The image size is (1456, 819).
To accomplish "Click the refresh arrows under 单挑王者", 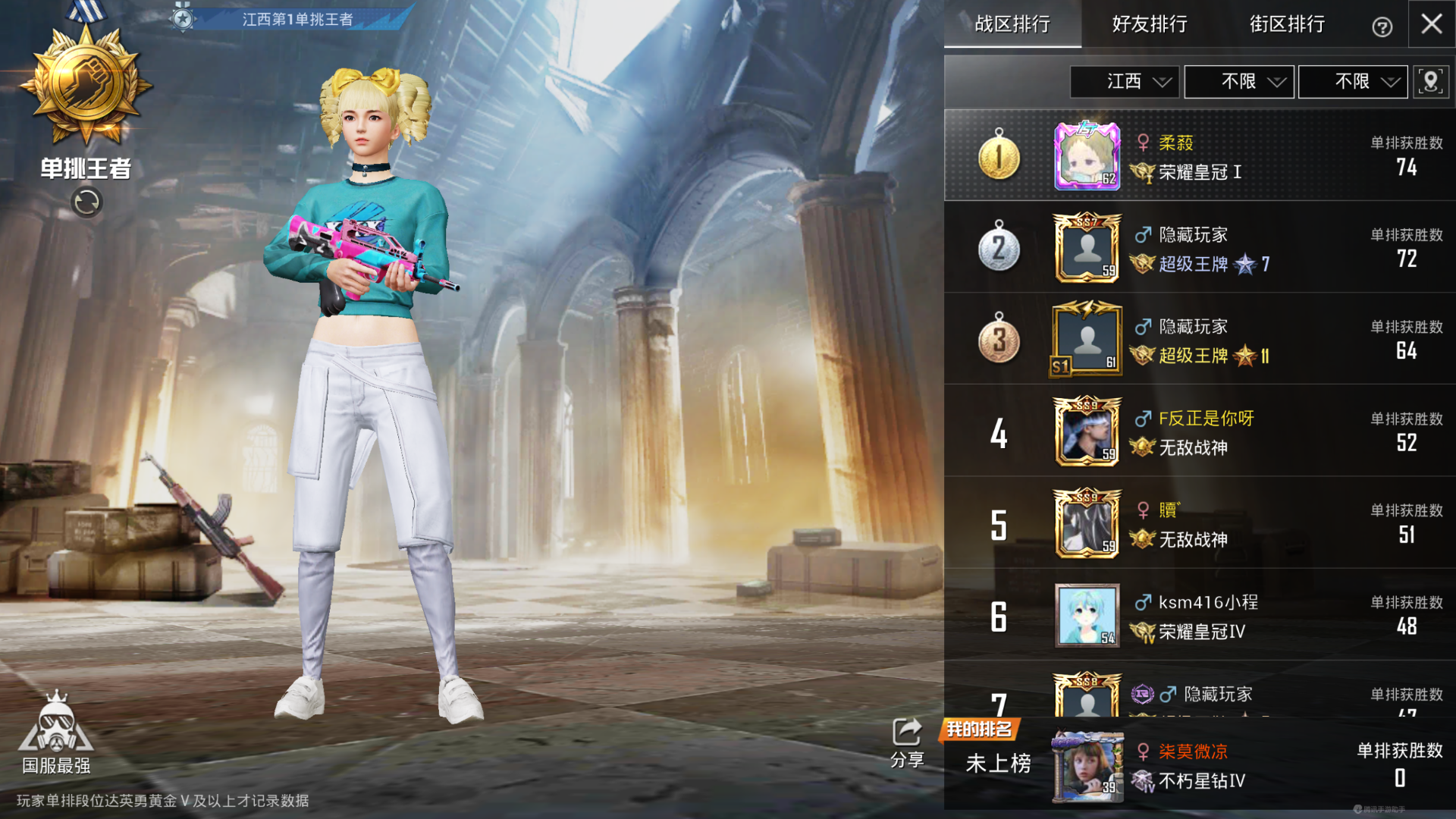I will [x=86, y=202].
